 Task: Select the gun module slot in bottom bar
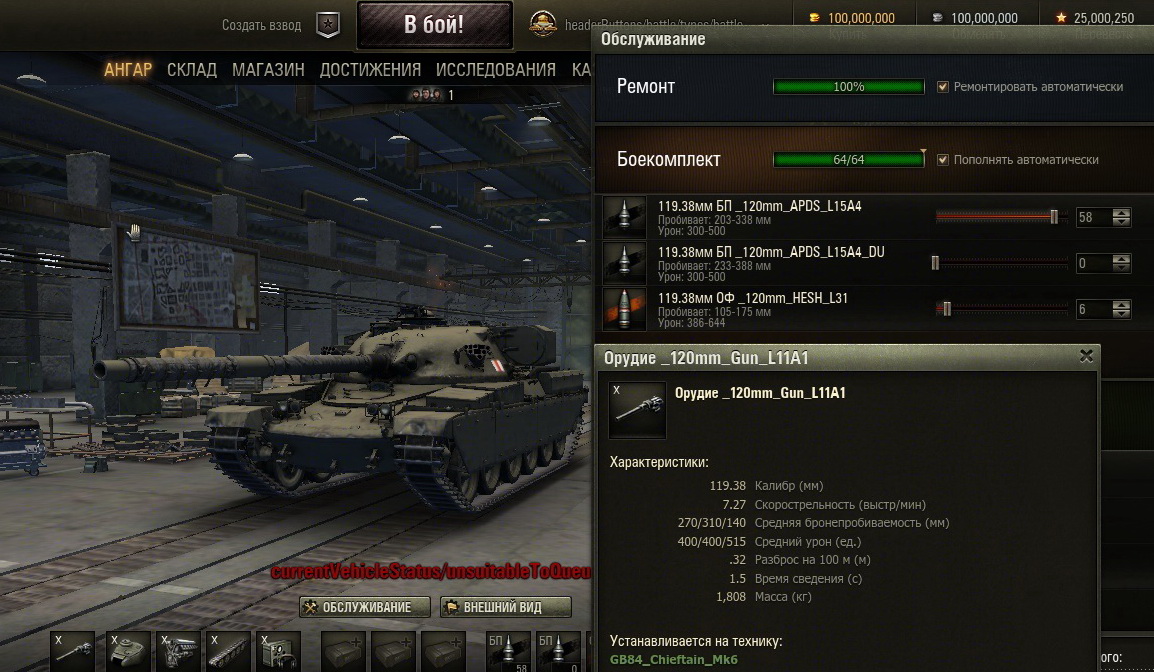click(x=72, y=652)
